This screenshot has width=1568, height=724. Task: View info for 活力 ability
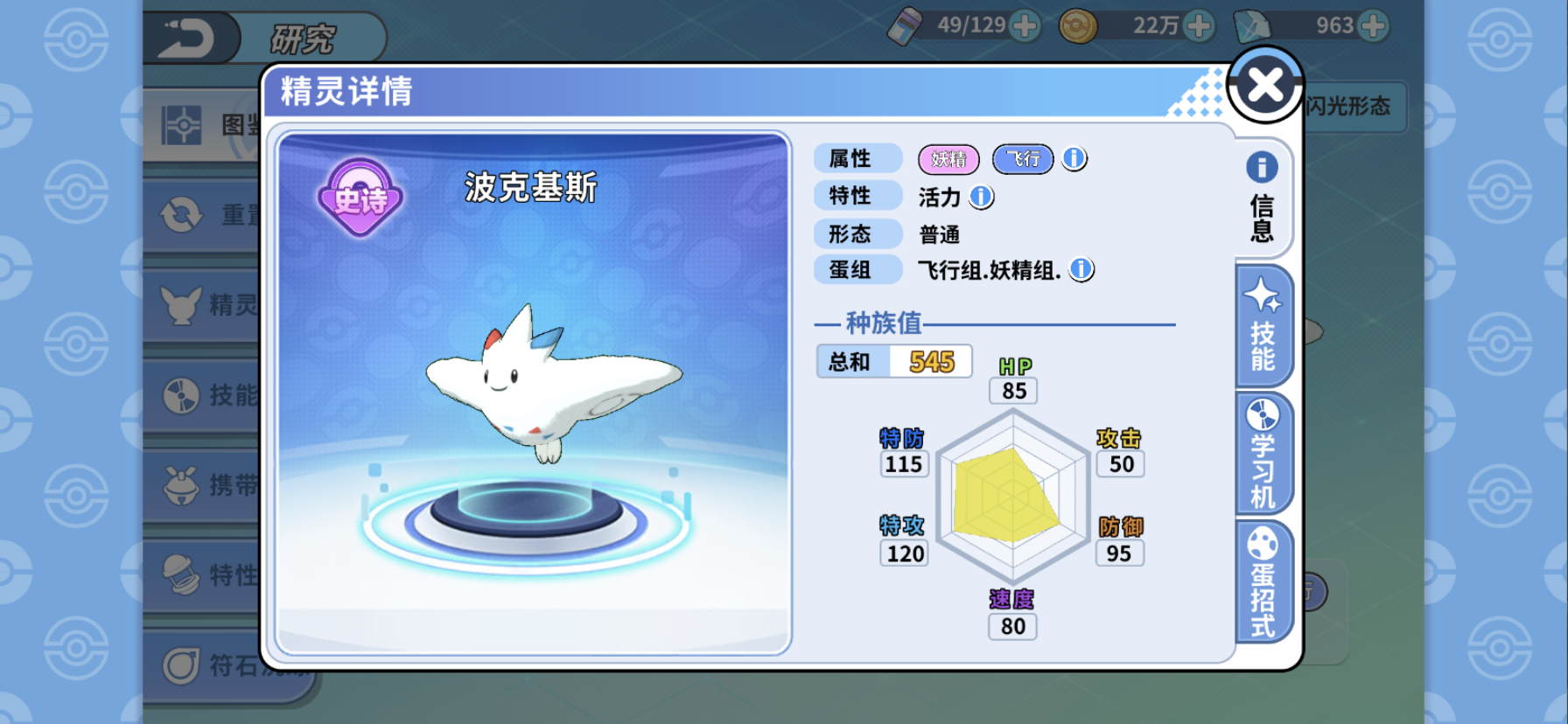pos(982,197)
